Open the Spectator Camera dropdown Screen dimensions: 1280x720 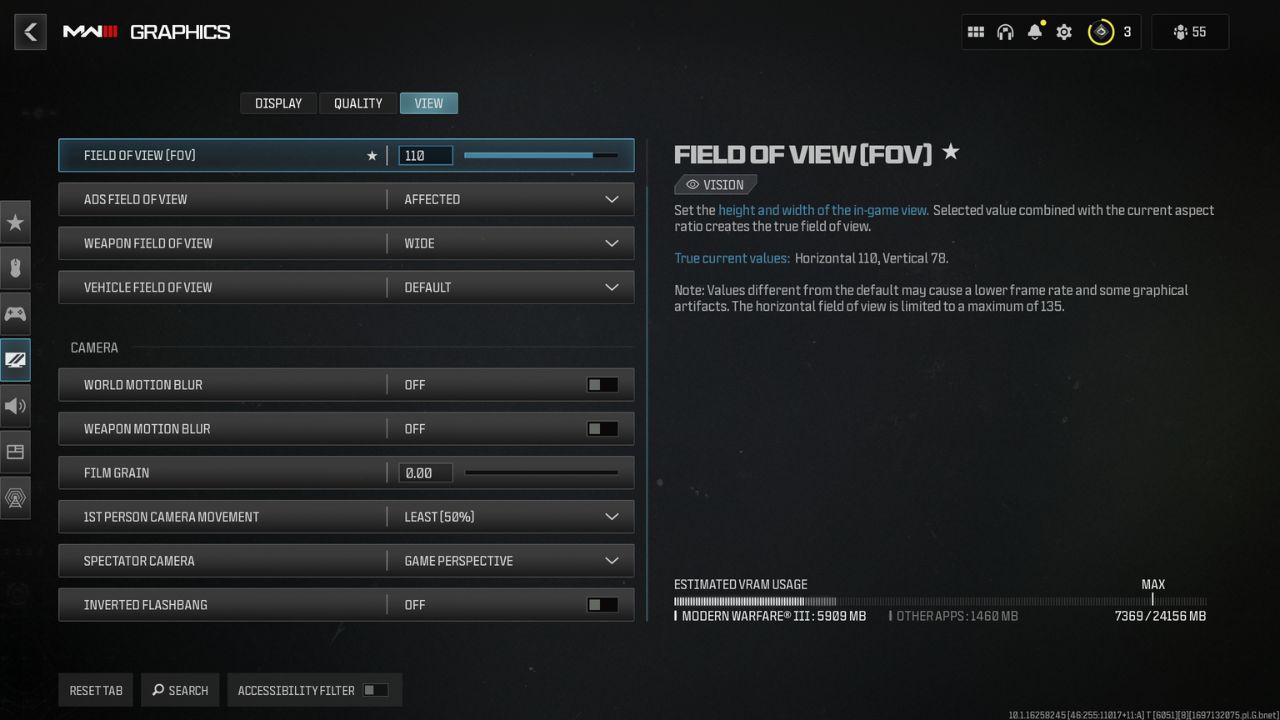(612, 560)
